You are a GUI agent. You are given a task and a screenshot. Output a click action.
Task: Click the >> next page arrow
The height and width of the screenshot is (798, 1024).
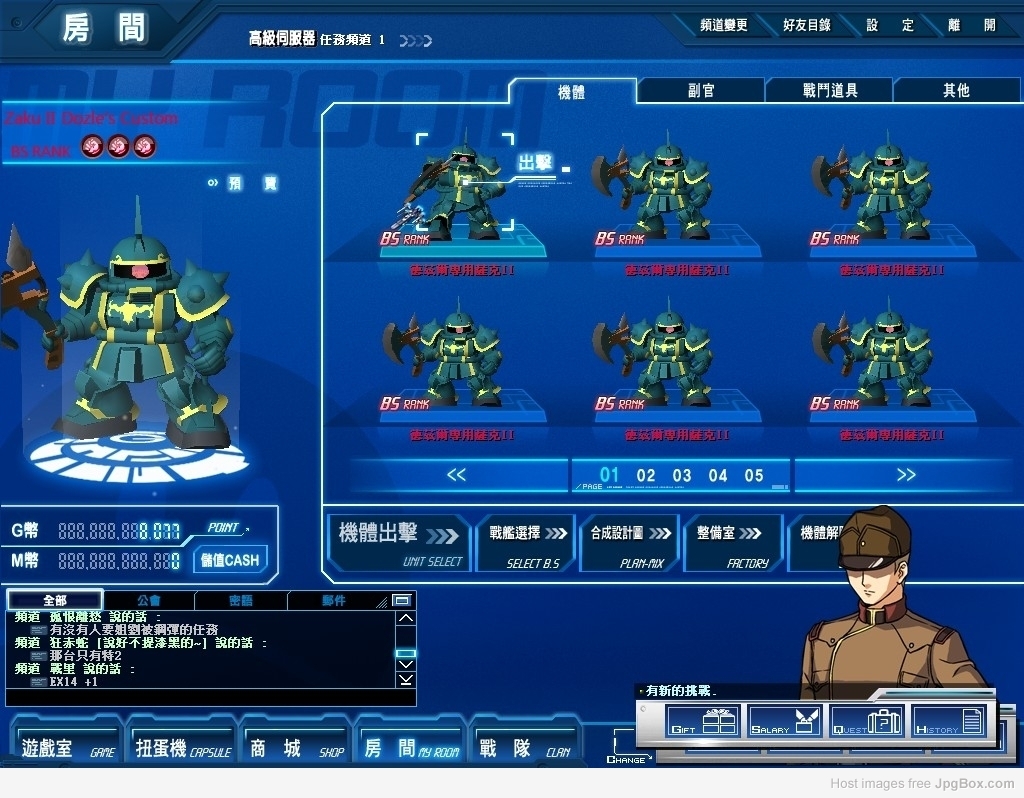(906, 475)
